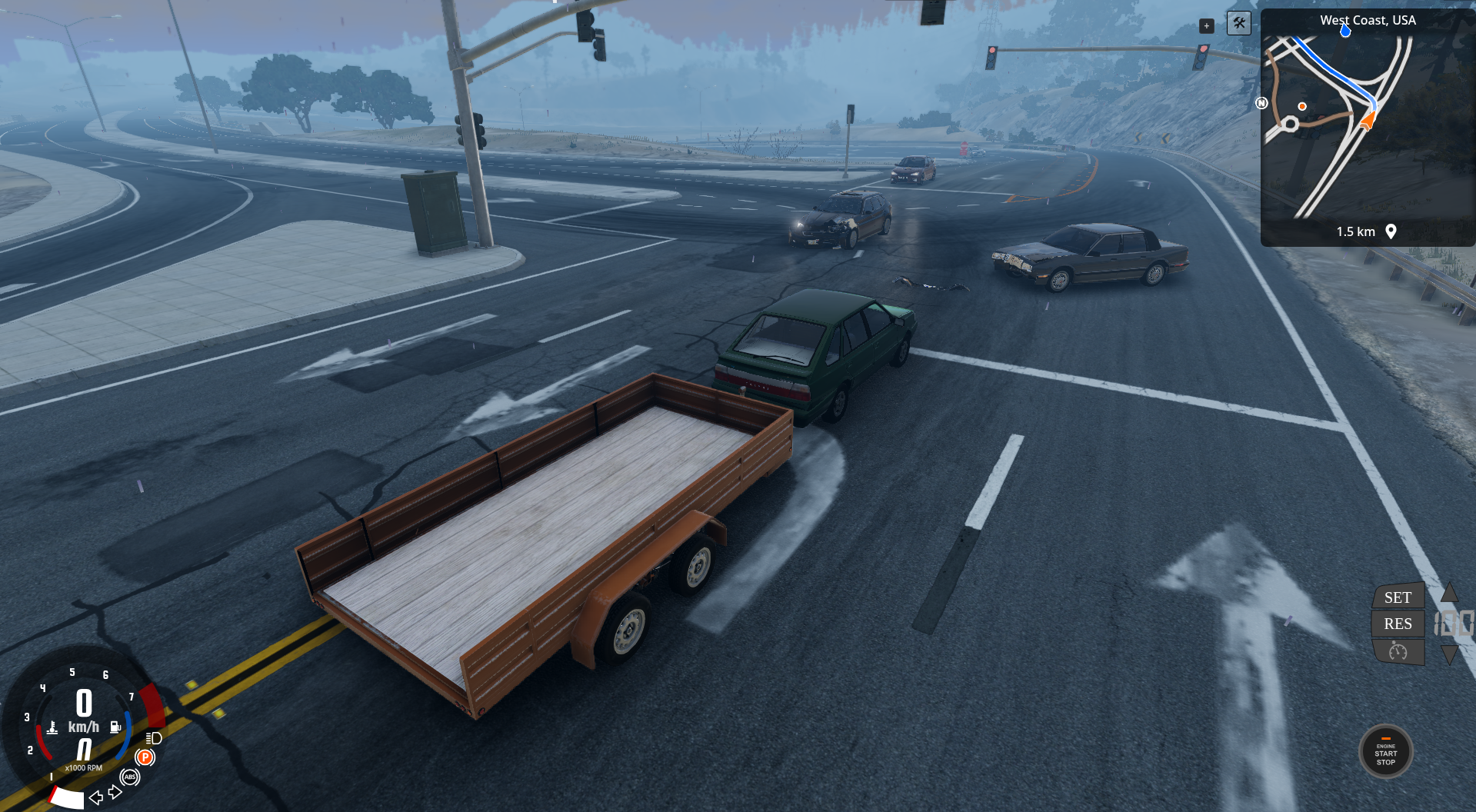Toggle the cruise control speedometer icon button
Image resolution: width=1476 pixels, height=812 pixels.
1398,652
